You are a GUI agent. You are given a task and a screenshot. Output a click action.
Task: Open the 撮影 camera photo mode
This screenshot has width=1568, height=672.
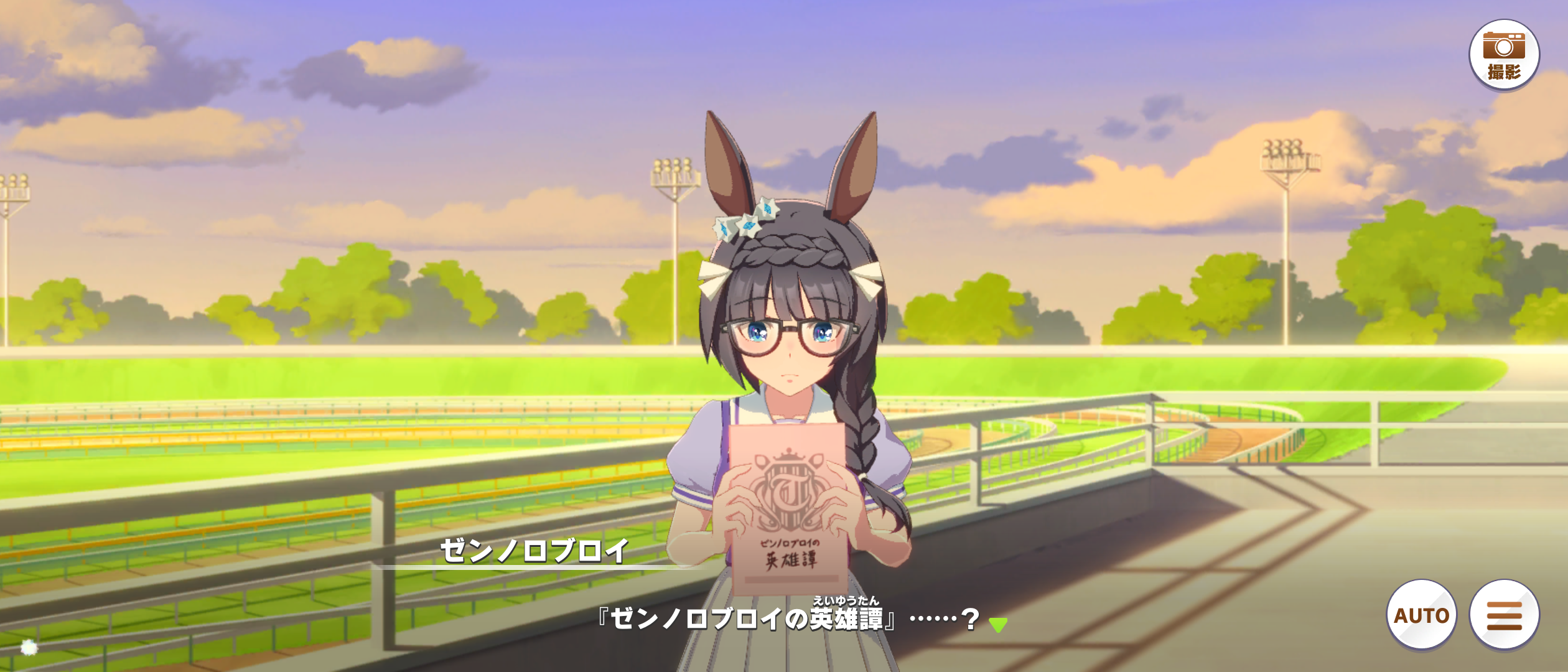point(1503,55)
